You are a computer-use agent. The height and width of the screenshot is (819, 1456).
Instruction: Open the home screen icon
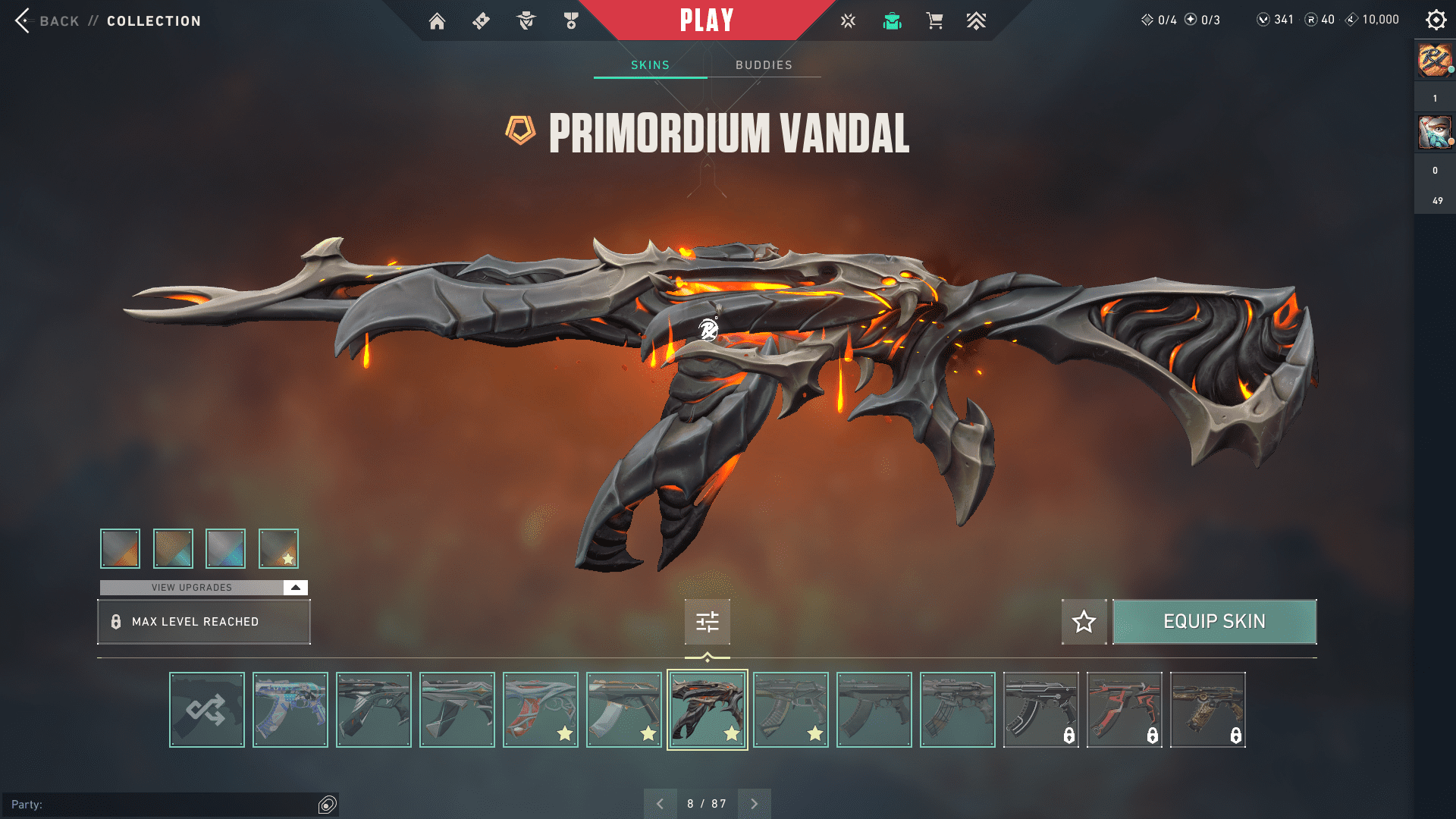pyautogui.click(x=437, y=21)
